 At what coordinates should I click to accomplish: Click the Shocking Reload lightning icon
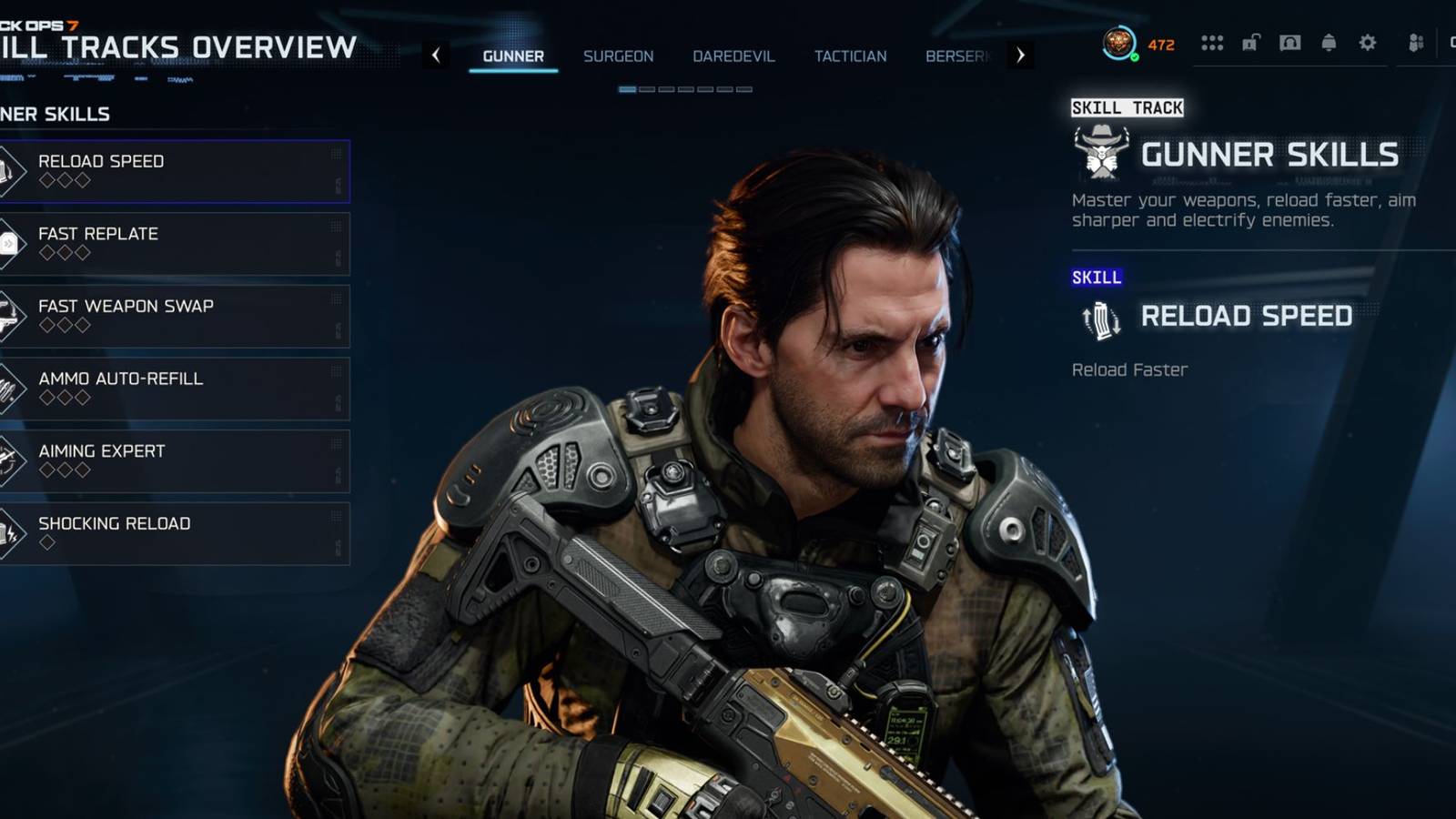[x=9, y=533]
